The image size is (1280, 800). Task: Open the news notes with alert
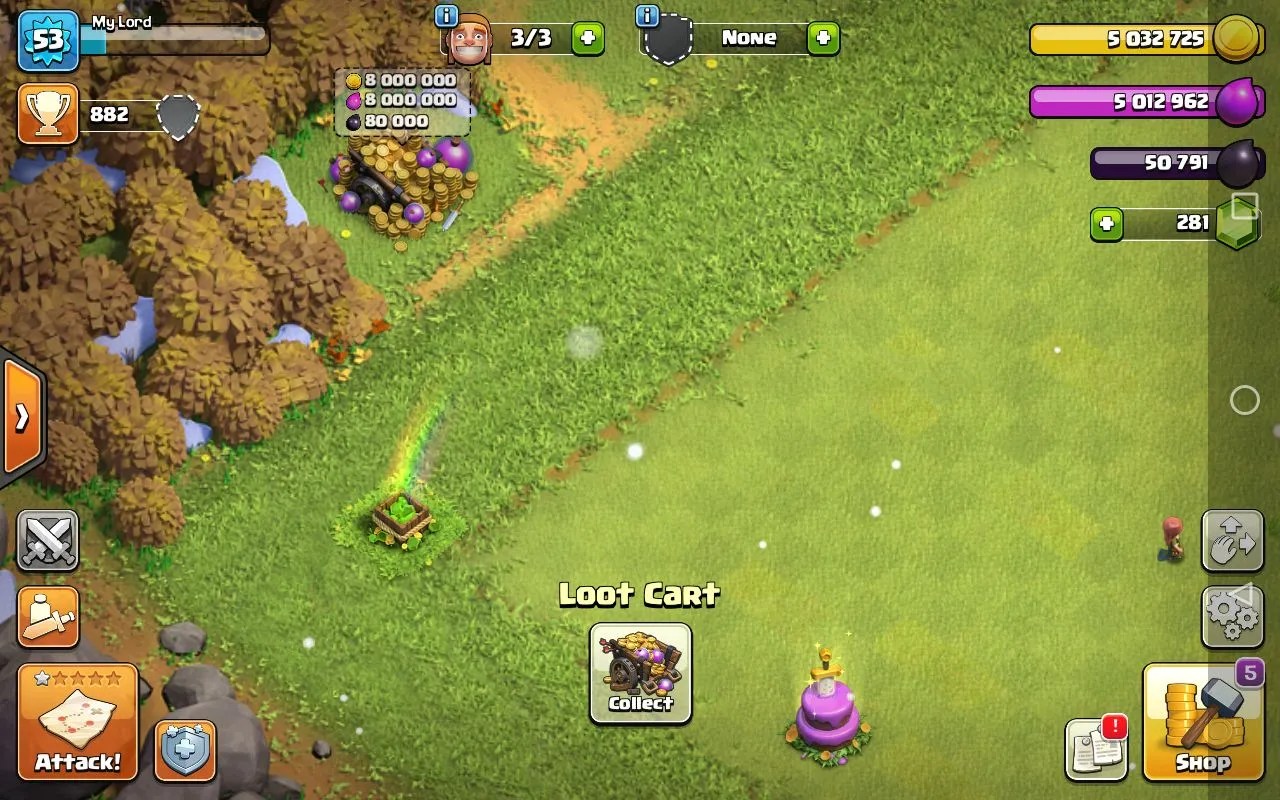pyautogui.click(x=1096, y=749)
